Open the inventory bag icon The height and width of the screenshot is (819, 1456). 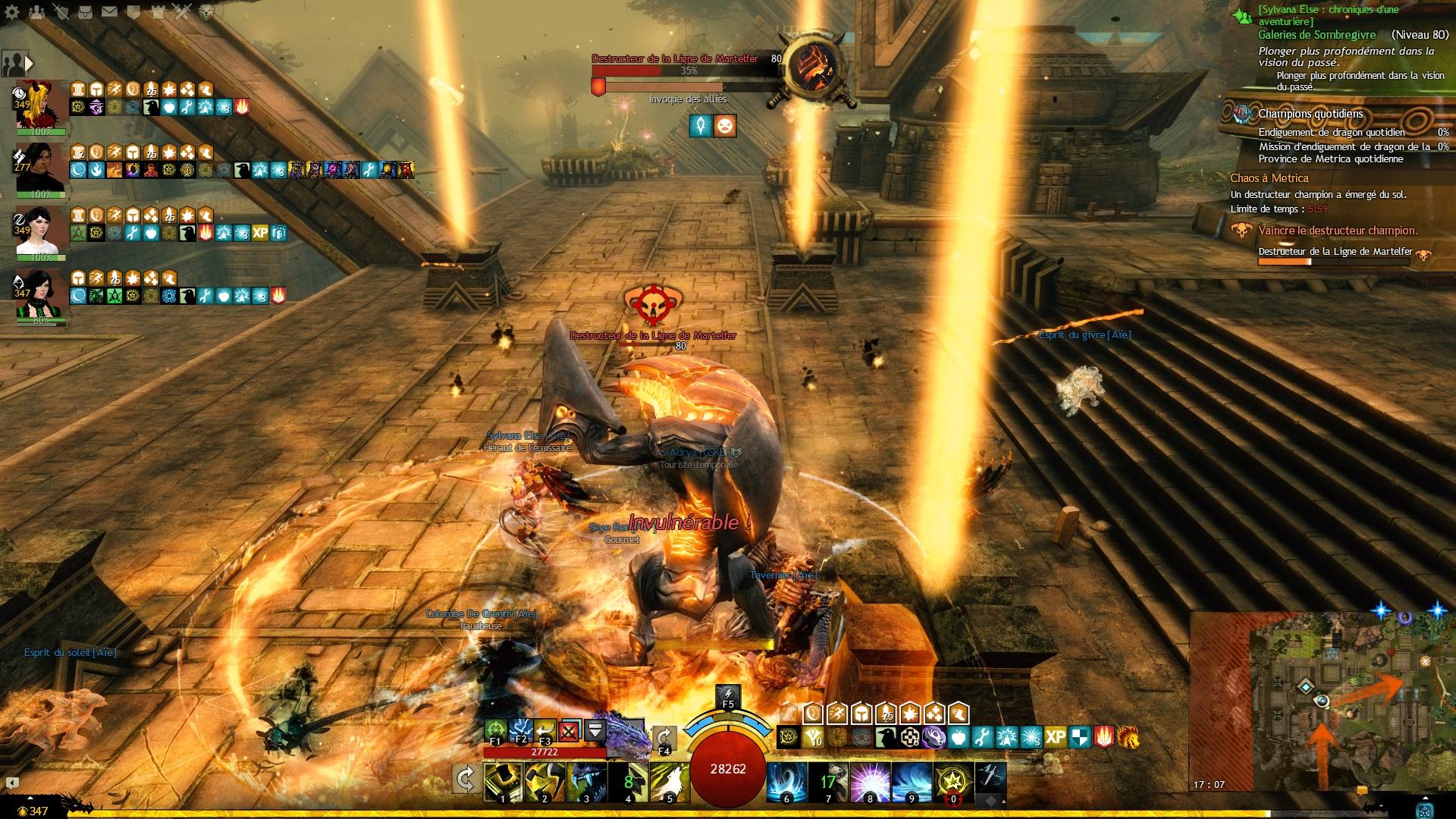coord(86,11)
